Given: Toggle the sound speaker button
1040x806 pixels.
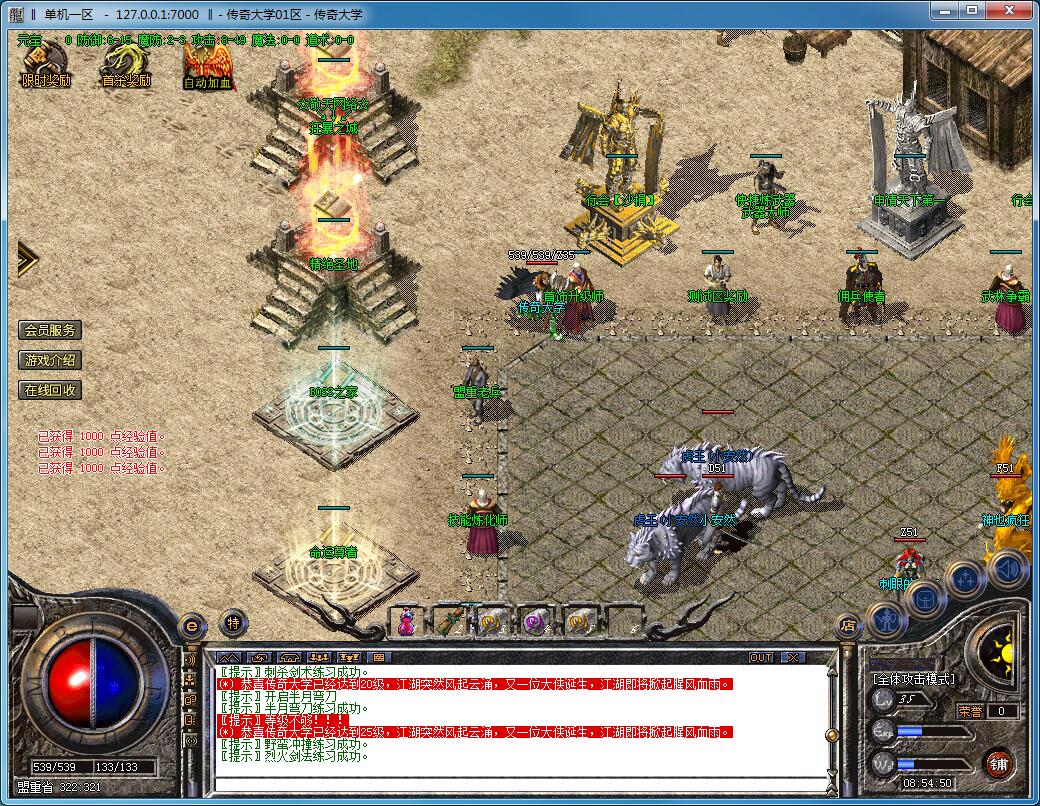Looking at the screenshot, I should pyautogui.click(x=1007, y=569).
